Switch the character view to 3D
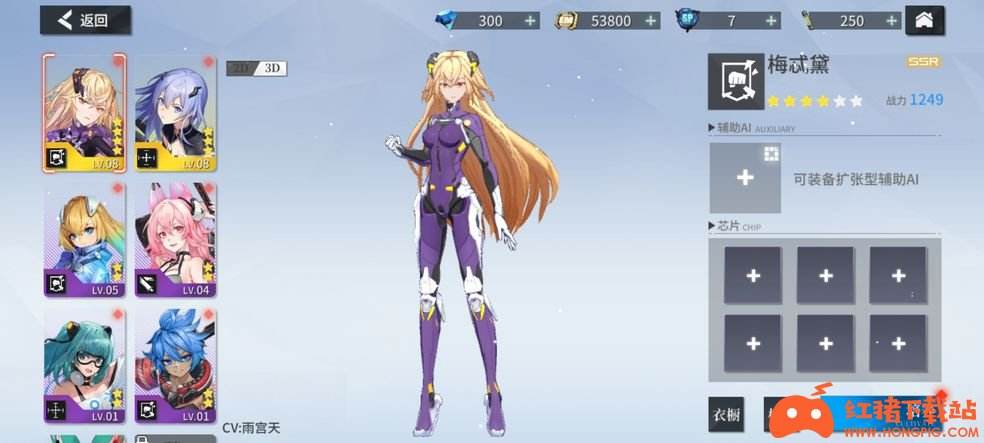 272,68
